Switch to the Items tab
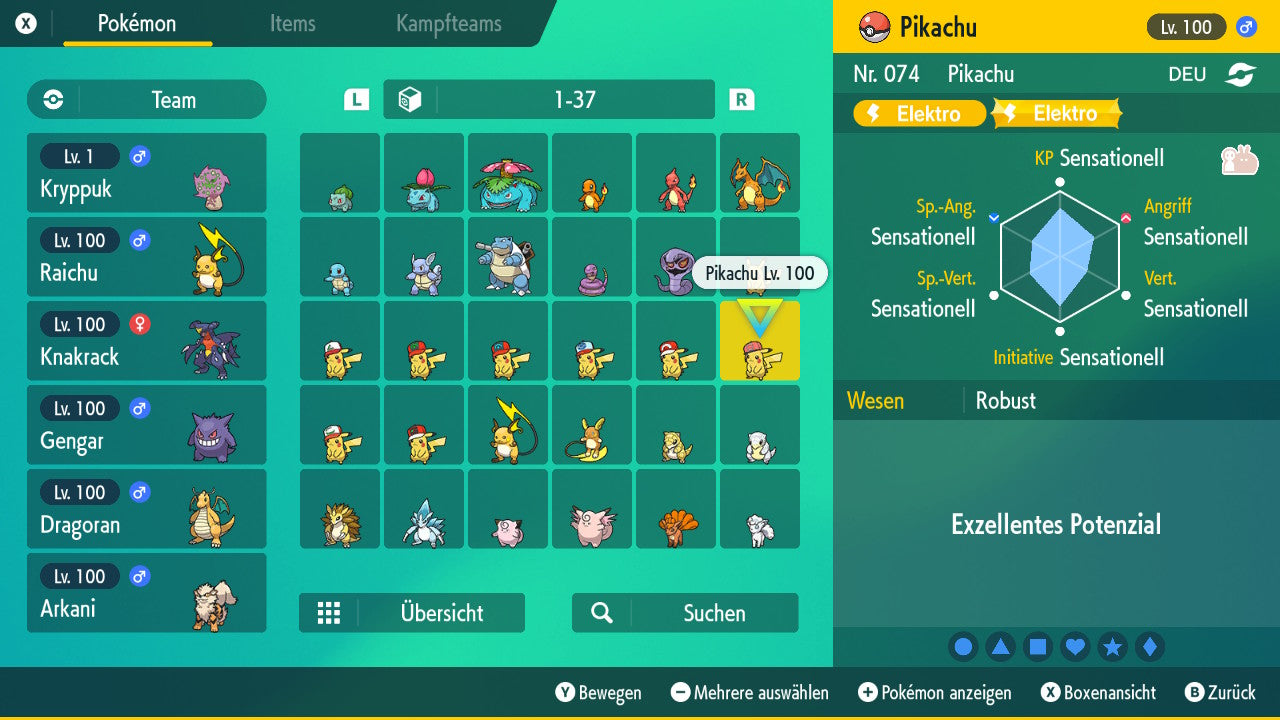This screenshot has height=720, width=1280. 292,24
